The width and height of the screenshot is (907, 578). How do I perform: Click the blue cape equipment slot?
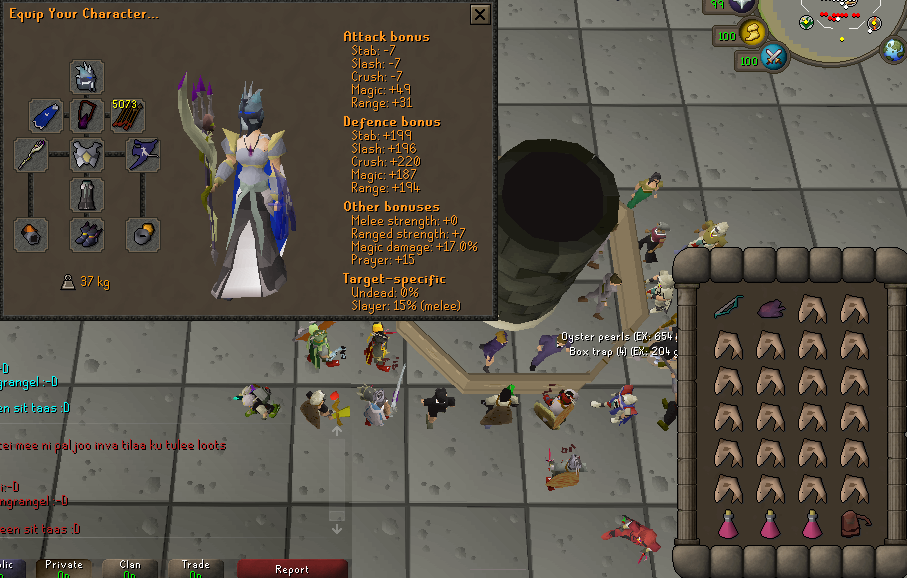46,116
